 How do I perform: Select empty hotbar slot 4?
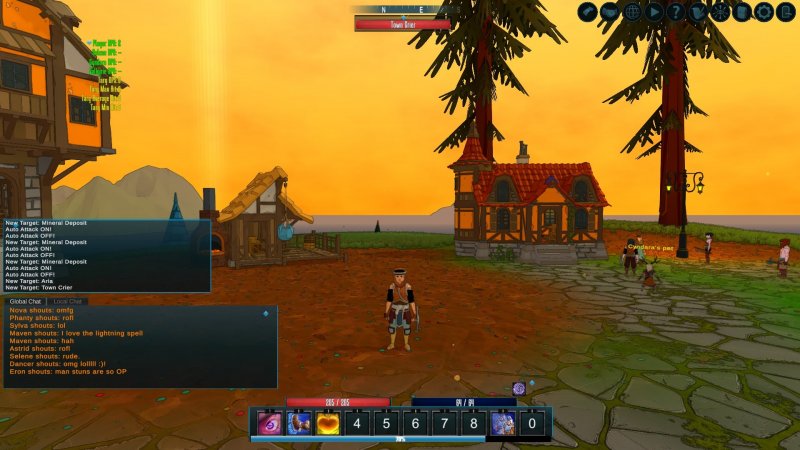pos(357,423)
